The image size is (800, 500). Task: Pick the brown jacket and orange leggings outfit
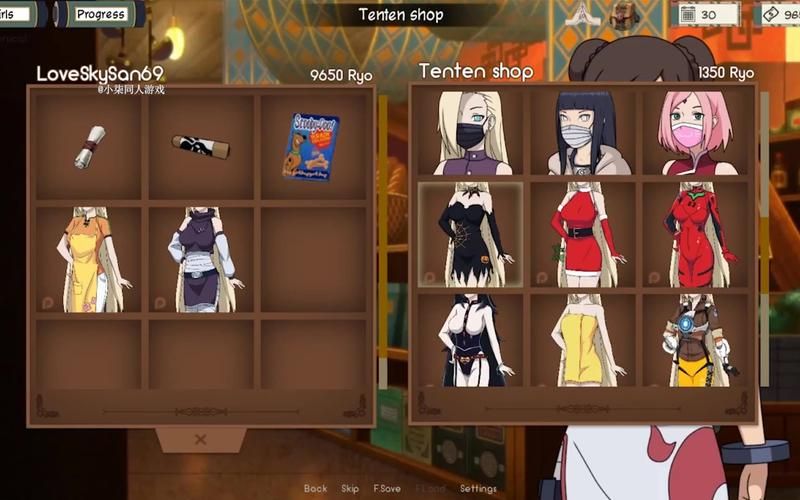click(x=696, y=340)
